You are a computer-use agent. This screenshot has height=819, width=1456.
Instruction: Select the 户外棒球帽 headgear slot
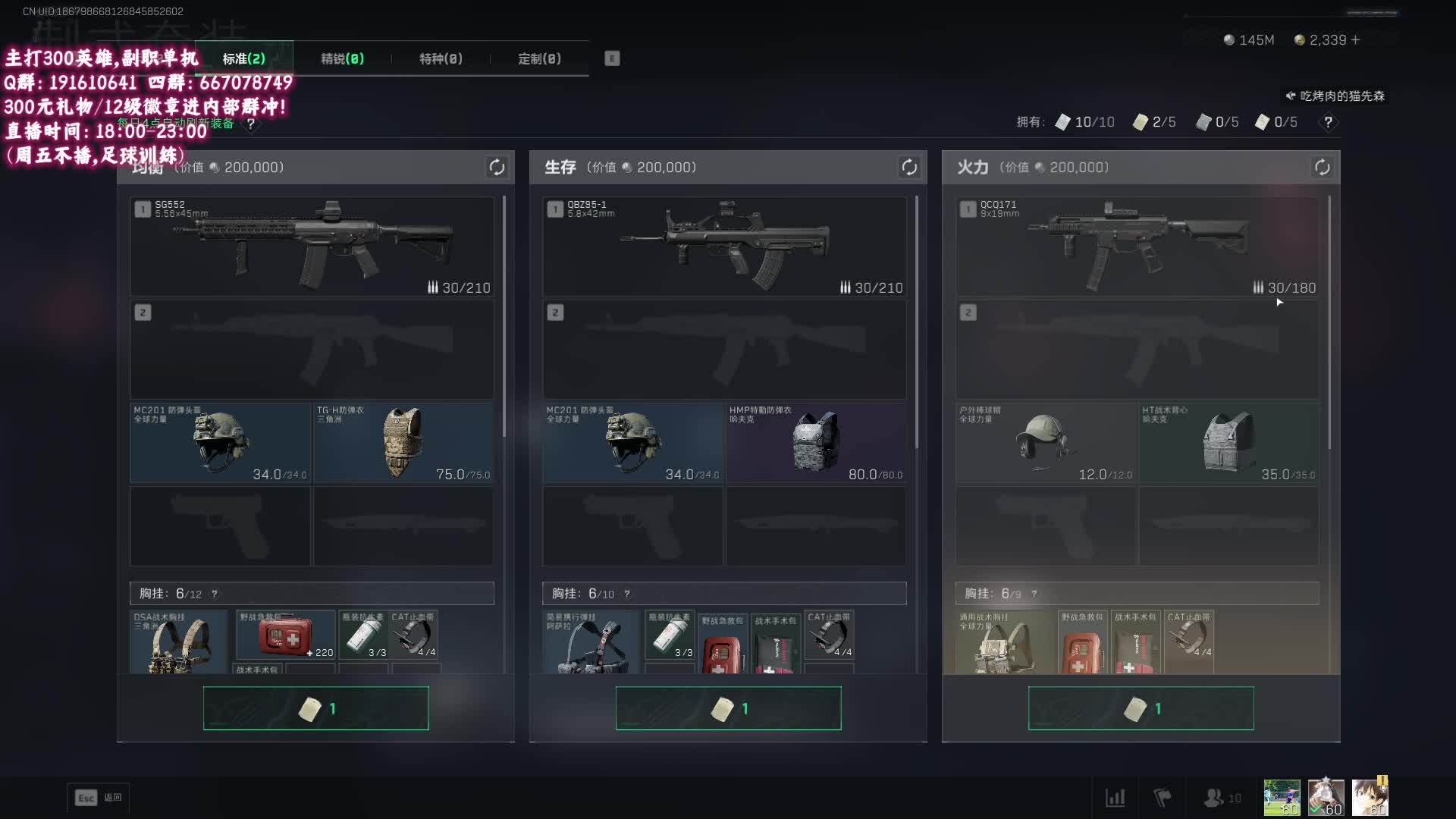click(1046, 444)
